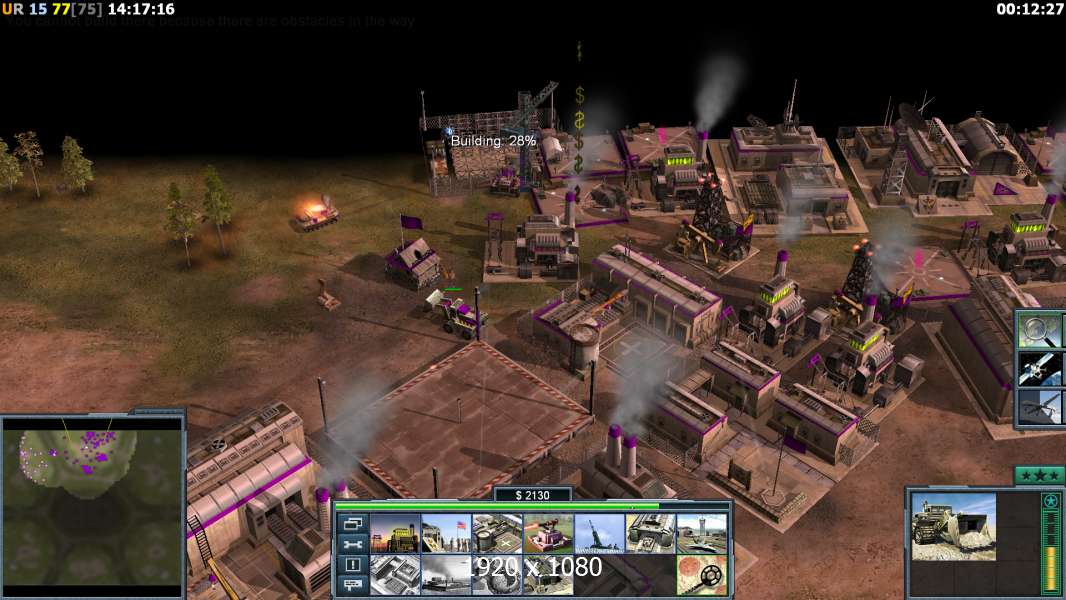Open the chat message button
Viewport: 1066px width, 600px height.
tap(351, 586)
